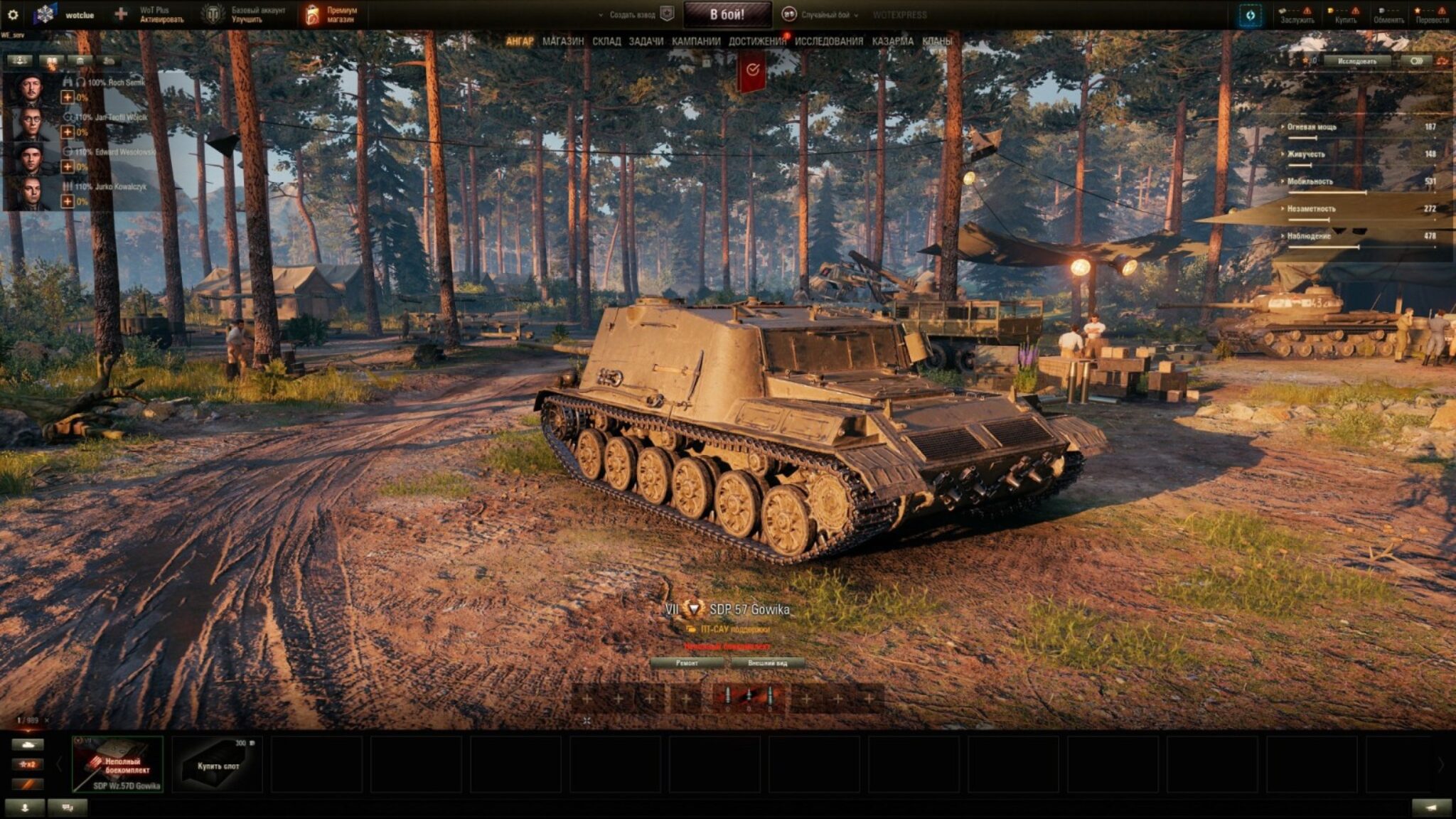Open the КАЗАРМА tab
Image resolution: width=1456 pixels, height=819 pixels.
893,41
